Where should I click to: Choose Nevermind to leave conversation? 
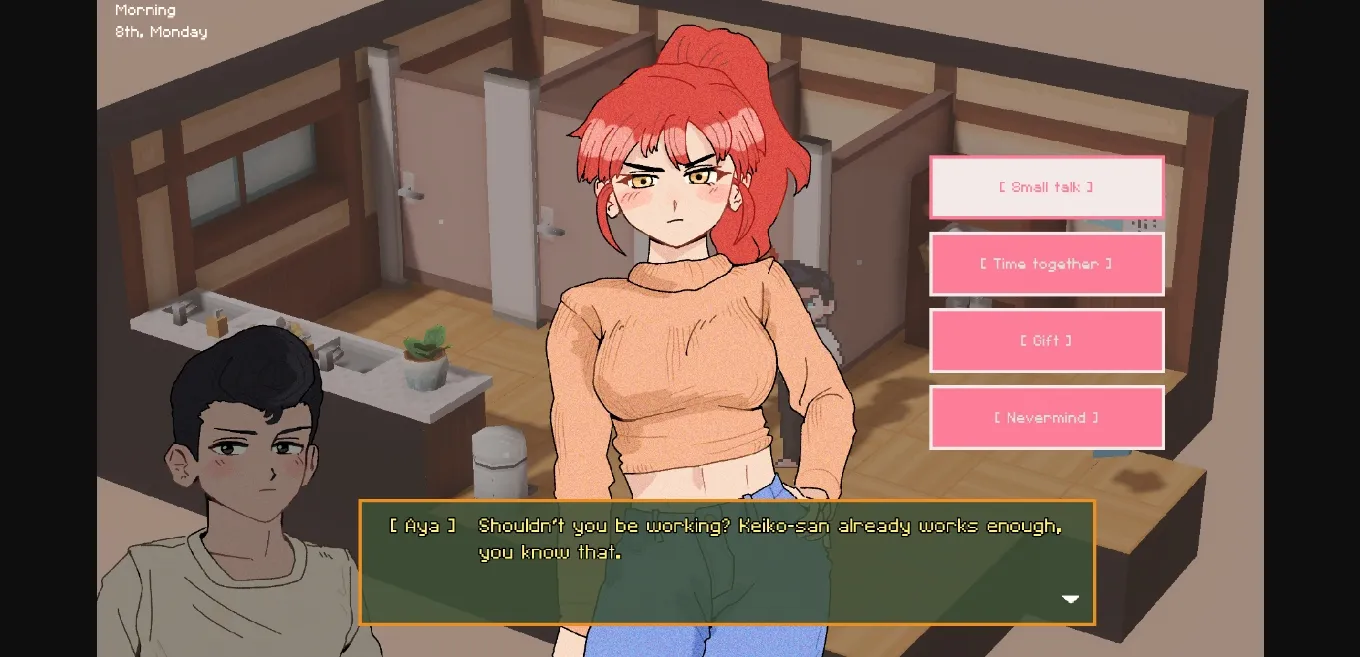(x=1046, y=418)
